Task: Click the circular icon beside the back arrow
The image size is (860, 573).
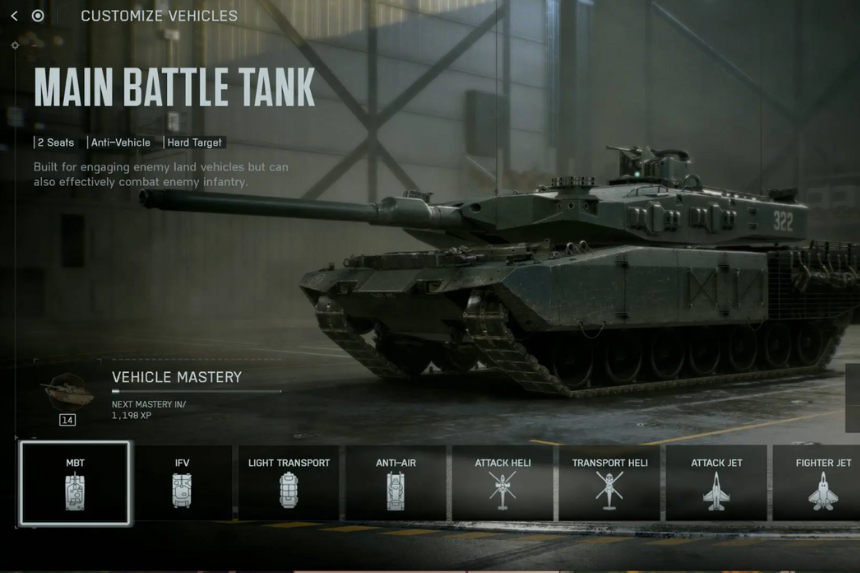Action: point(38,16)
